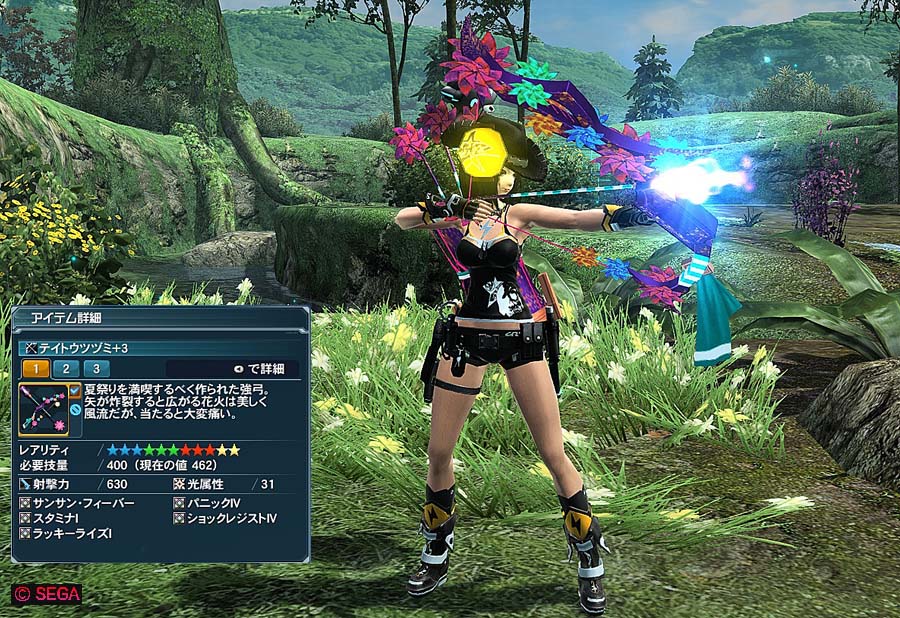Image resolution: width=900 pixels, height=618 pixels.
Task: Switch to page 2 of item details
Action: coord(66,369)
